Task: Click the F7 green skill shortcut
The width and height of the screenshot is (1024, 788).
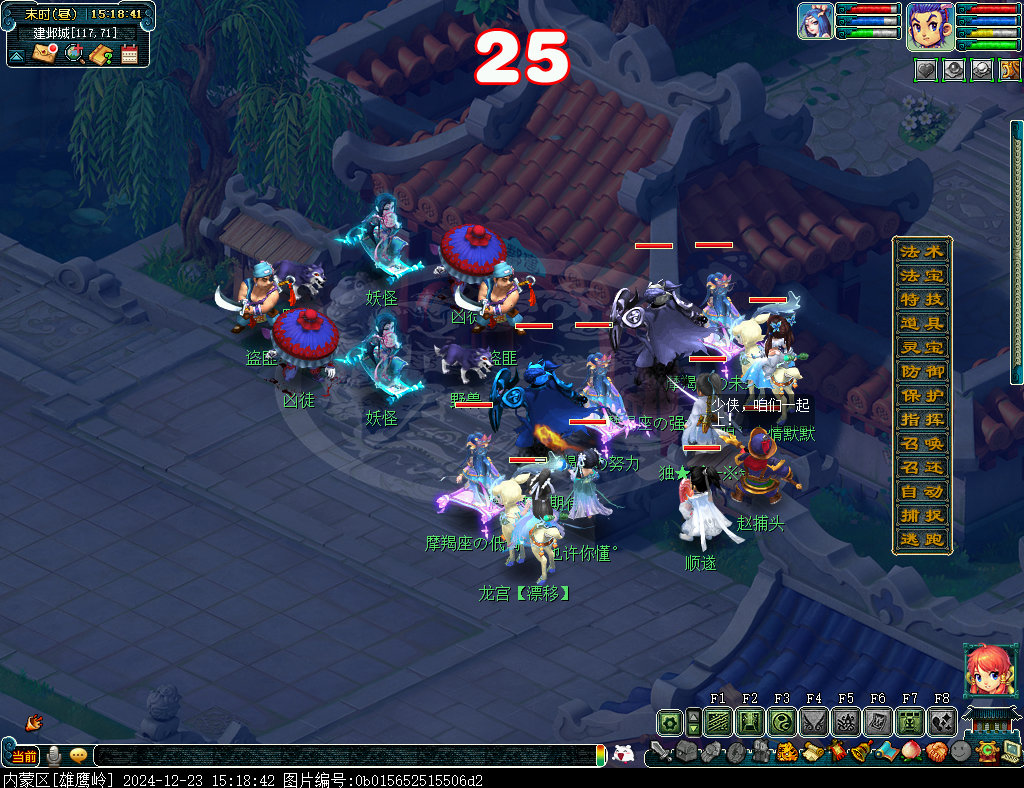Action: click(910, 722)
